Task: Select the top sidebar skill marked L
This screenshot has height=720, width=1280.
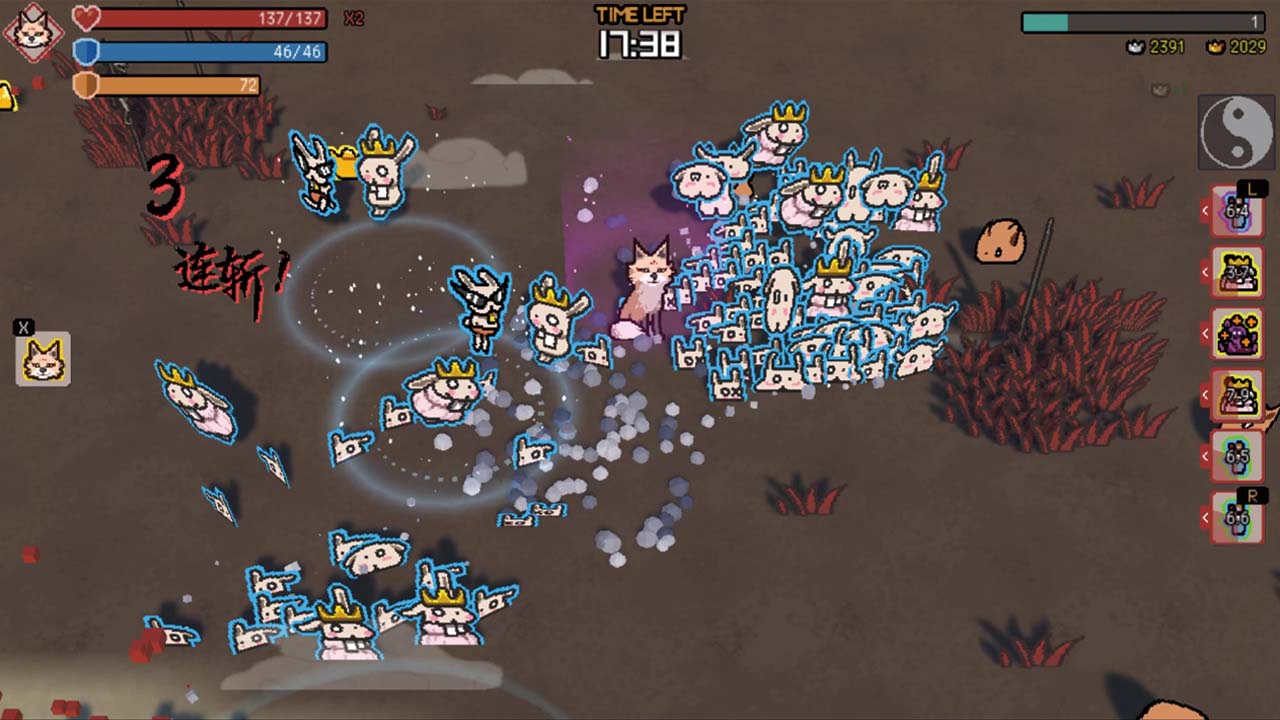Action: [1238, 212]
